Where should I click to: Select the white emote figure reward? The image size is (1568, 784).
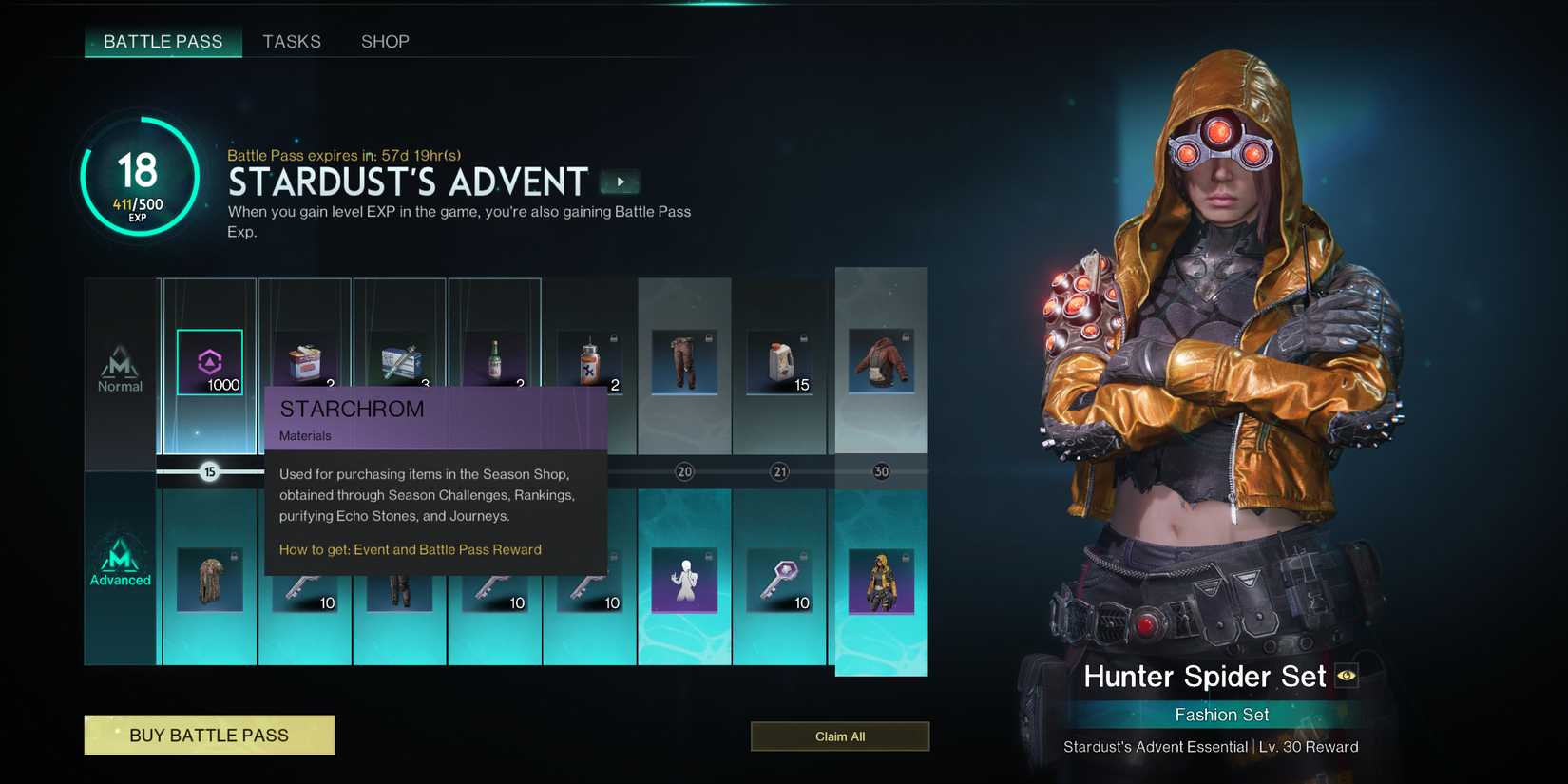pyautogui.click(x=684, y=580)
